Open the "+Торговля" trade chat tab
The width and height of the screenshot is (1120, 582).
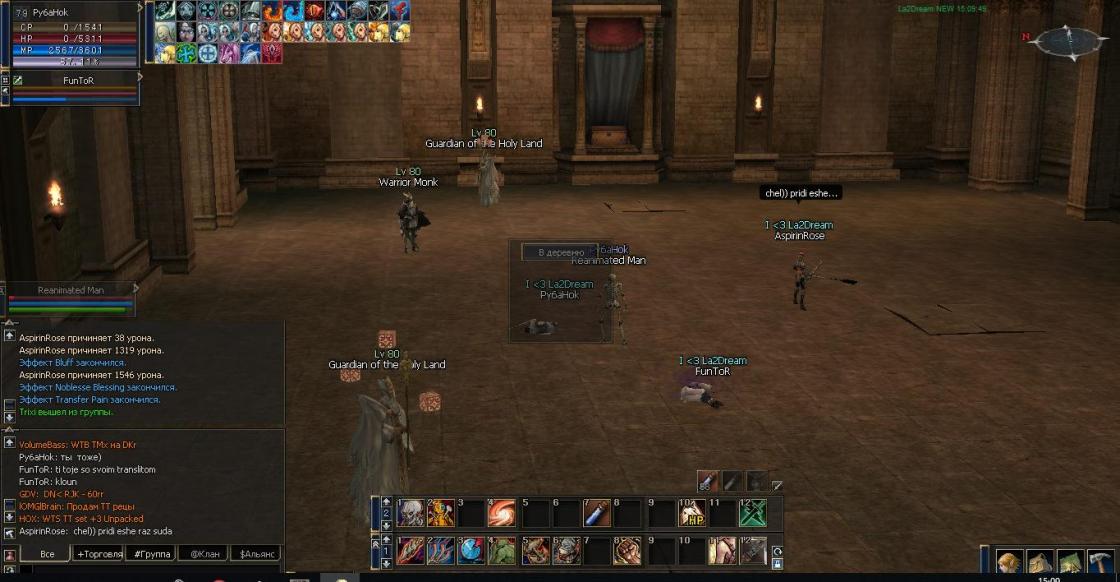point(99,553)
